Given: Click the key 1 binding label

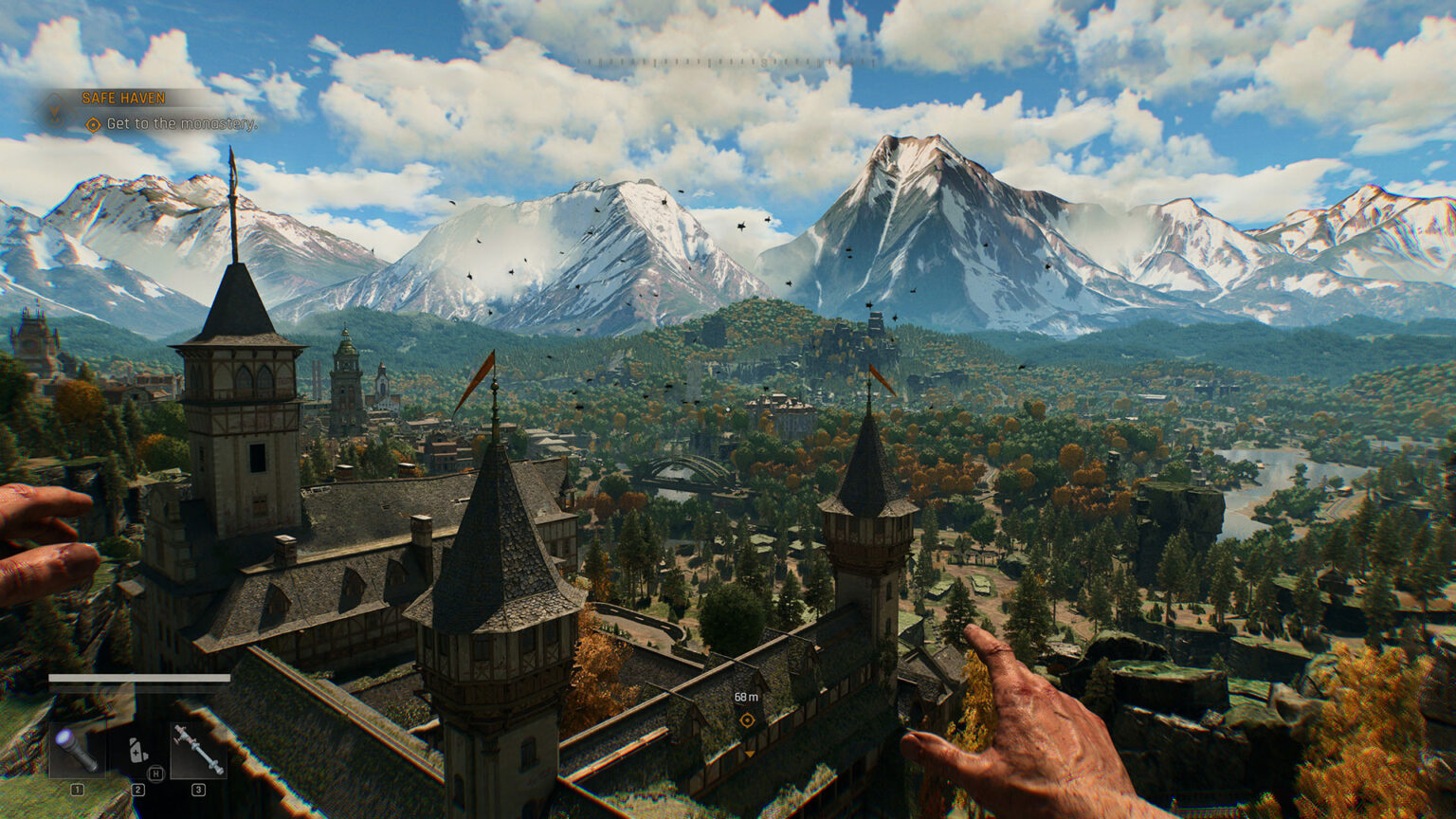Looking at the screenshot, I should (x=78, y=790).
